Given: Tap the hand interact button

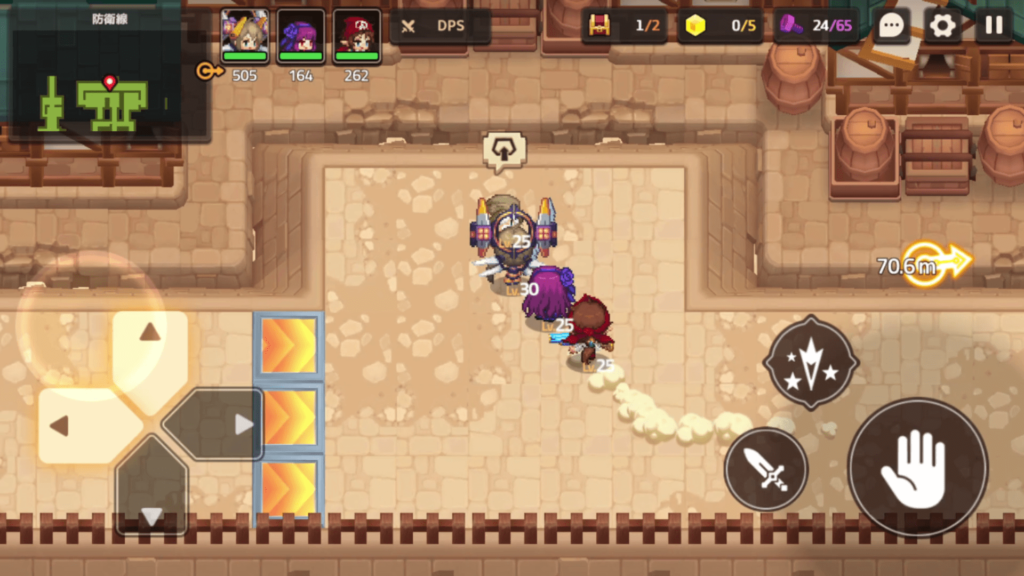Looking at the screenshot, I should (917, 468).
